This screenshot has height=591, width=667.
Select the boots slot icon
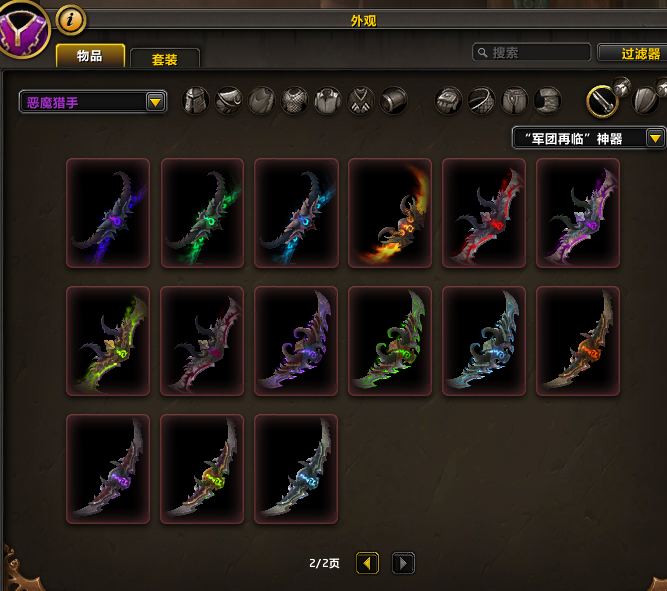tap(547, 100)
